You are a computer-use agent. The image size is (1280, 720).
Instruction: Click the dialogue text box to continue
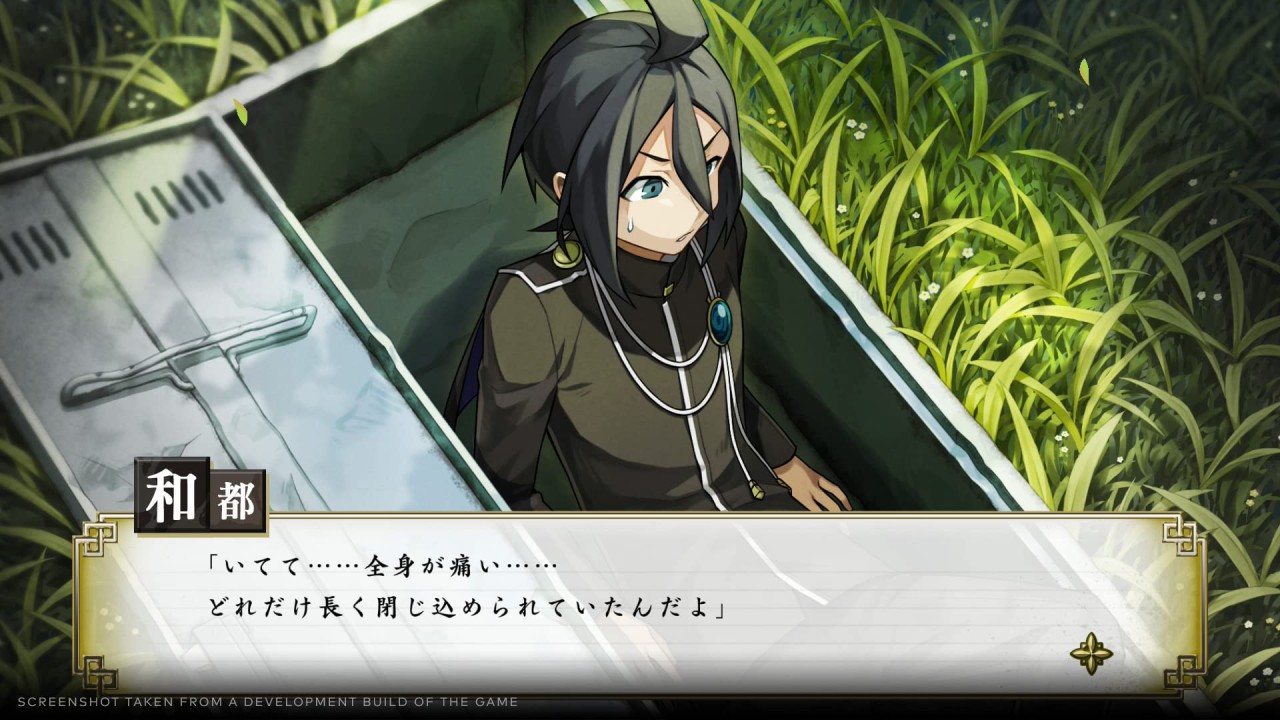click(x=640, y=602)
